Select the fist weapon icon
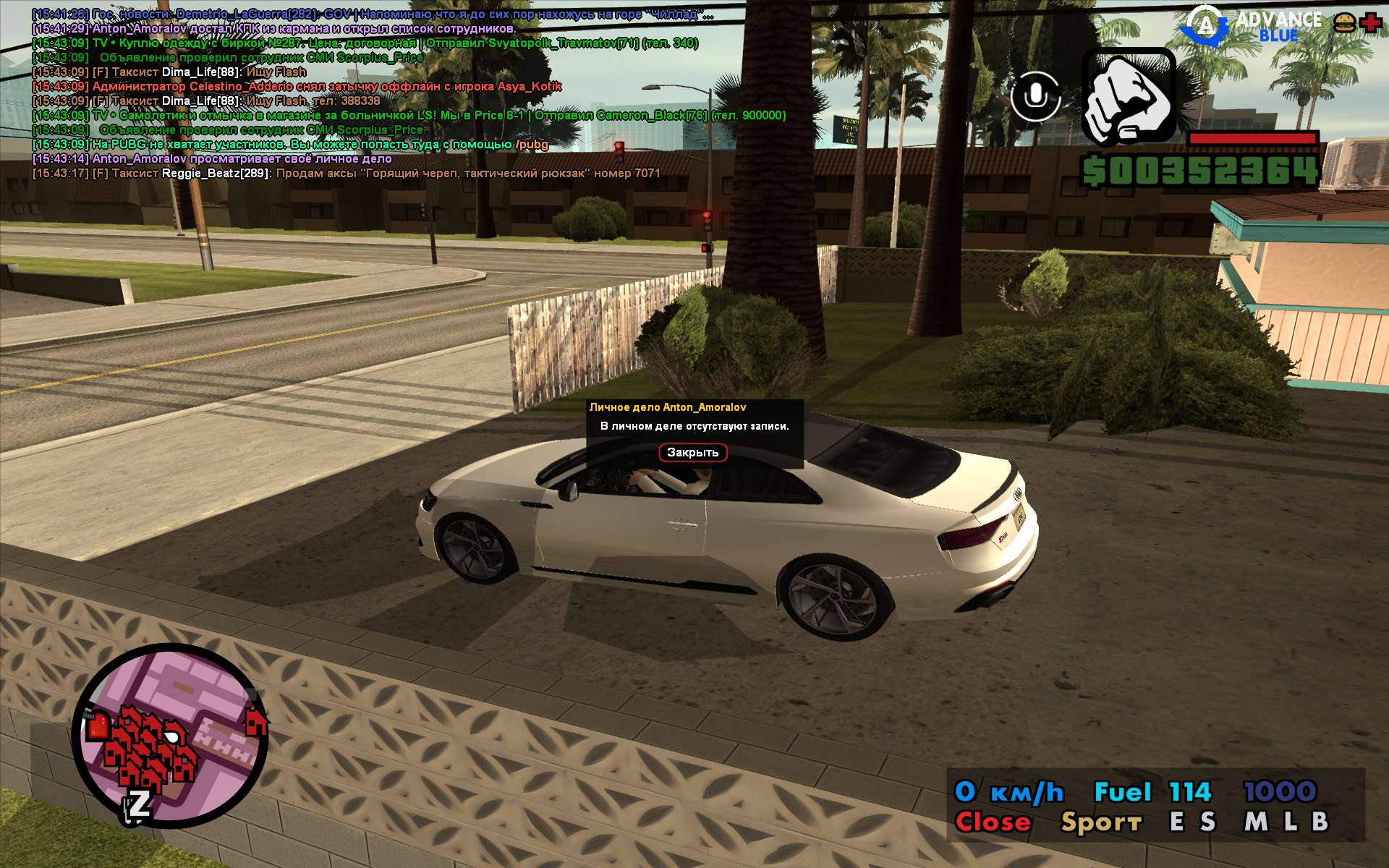Screen dimensions: 1389x868 (x=1128, y=98)
